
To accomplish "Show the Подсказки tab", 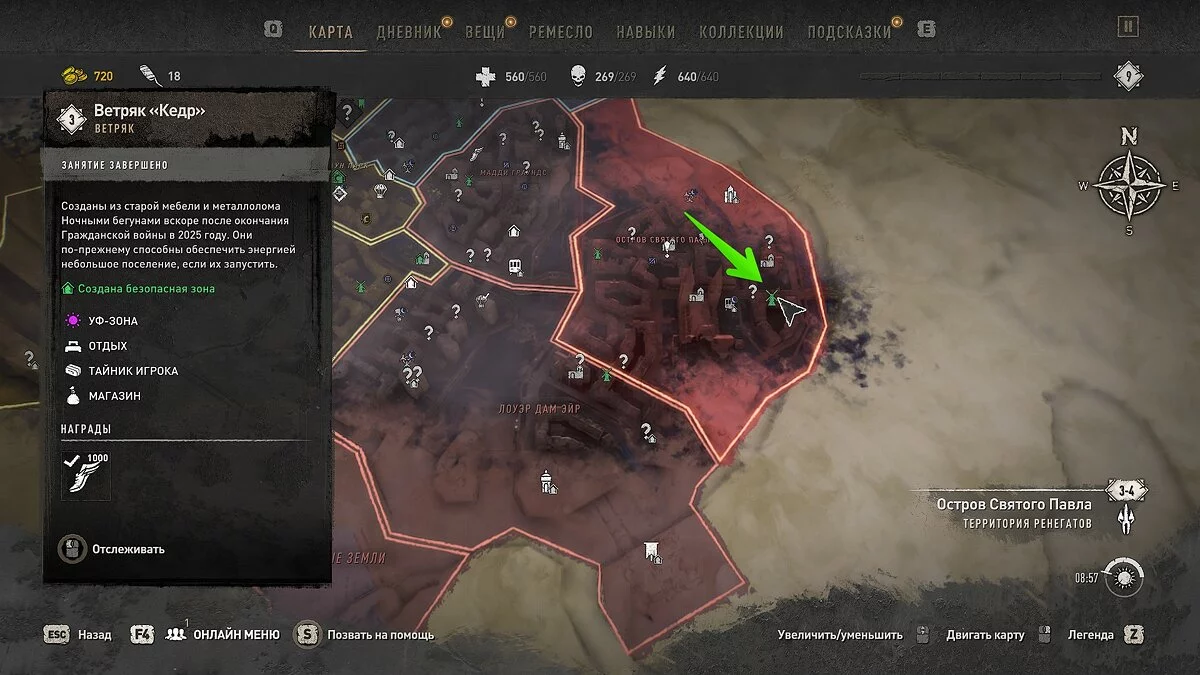I will [849, 31].
